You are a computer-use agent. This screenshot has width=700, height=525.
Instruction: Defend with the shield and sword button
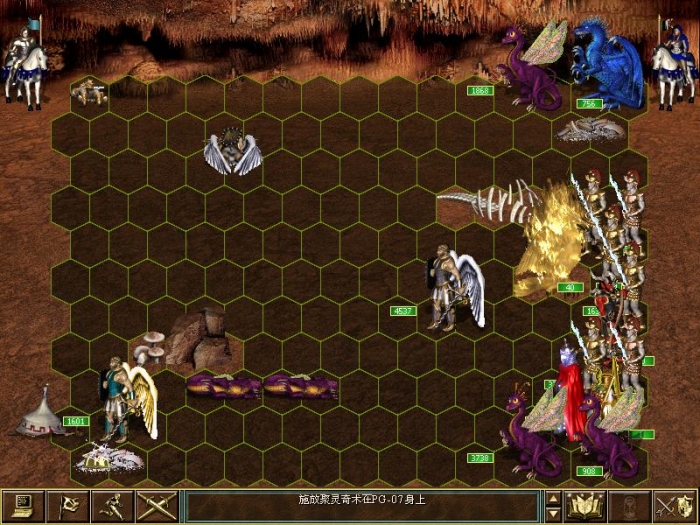click(x=673, y=505)
